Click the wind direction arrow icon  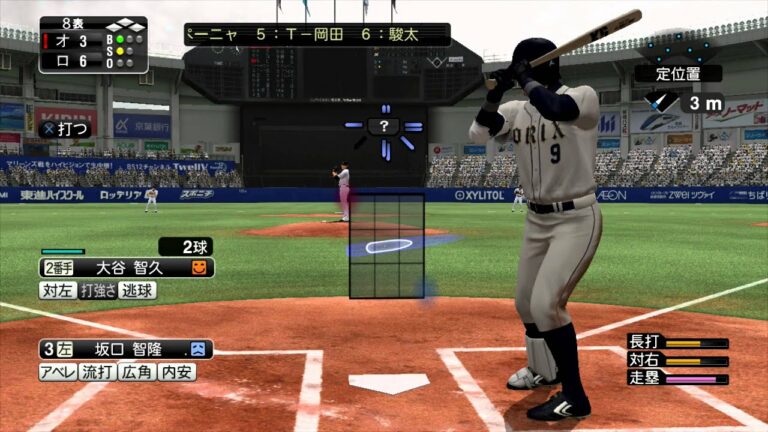point(661,101)
